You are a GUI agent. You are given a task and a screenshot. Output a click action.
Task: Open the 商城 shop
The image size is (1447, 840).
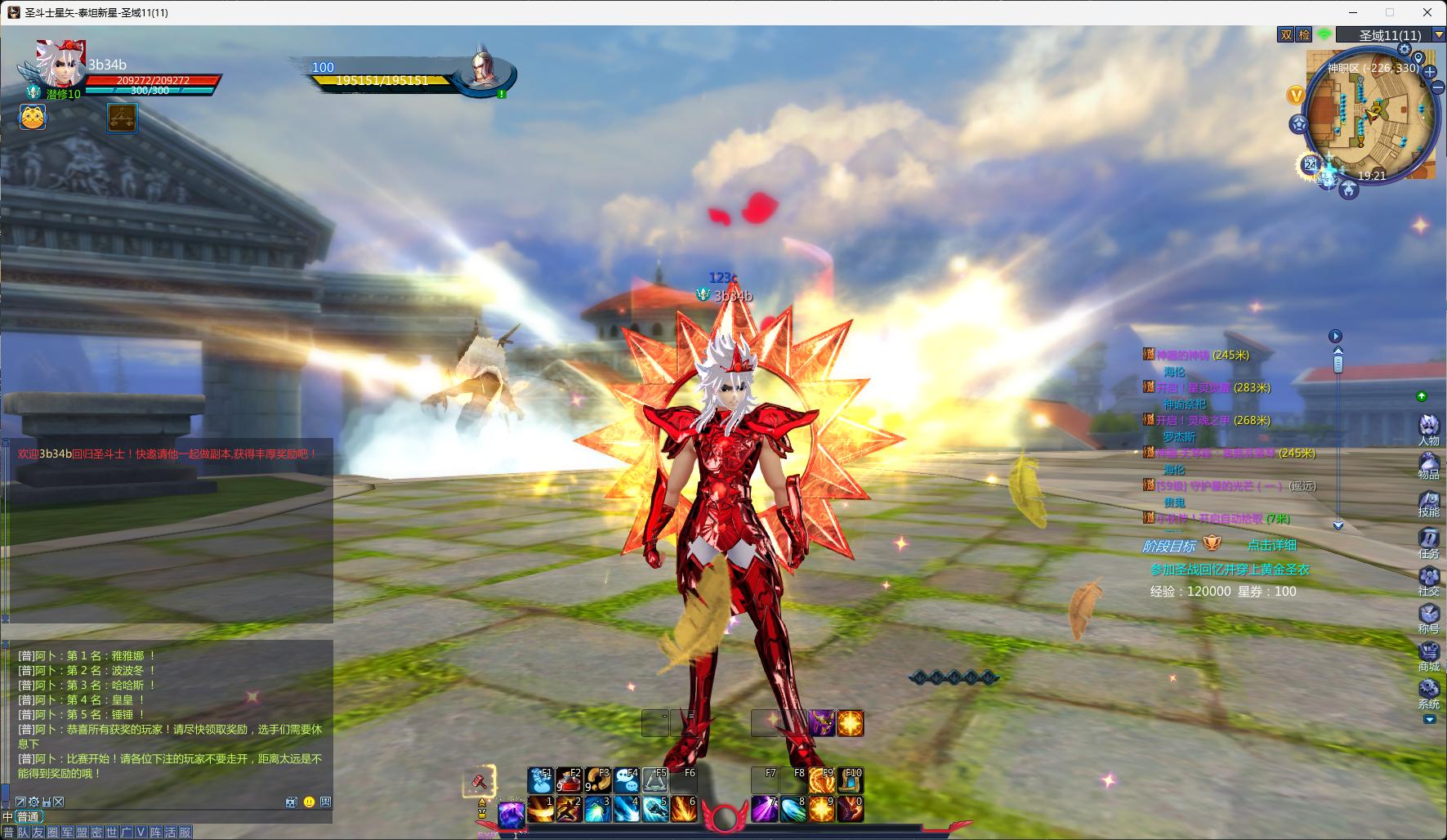(1428, 654)
